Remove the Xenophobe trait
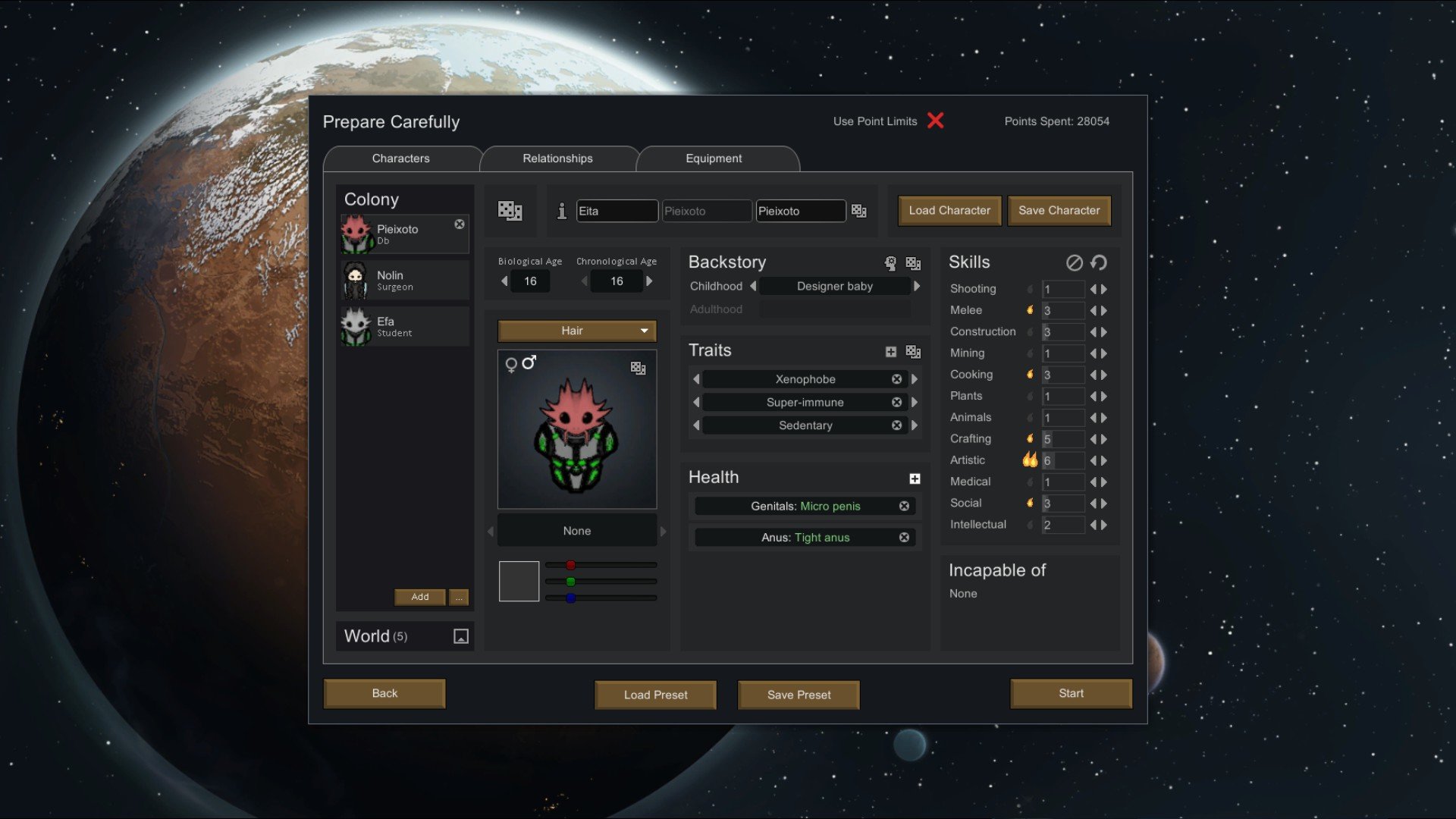The width and height of the screenshot is (1456, 819). pos(897,379)
